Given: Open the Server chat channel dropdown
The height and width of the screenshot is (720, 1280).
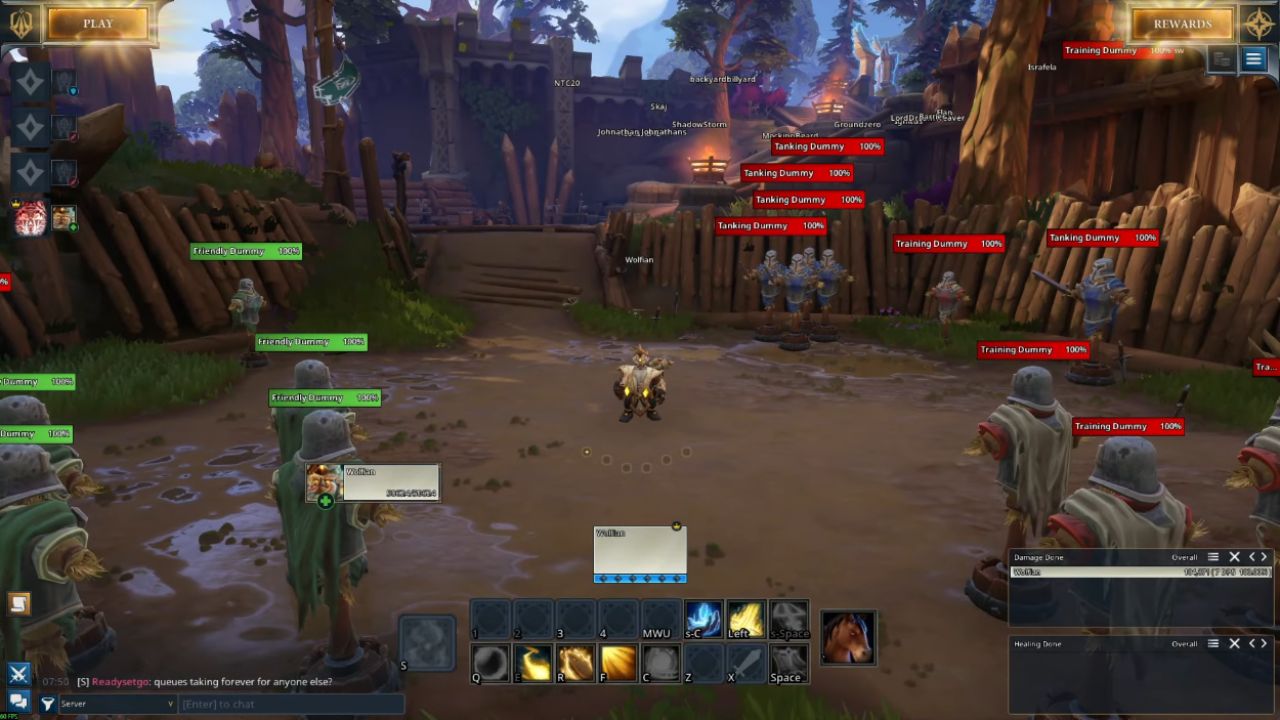Looking at the screenshot, I should coord(117,704).
